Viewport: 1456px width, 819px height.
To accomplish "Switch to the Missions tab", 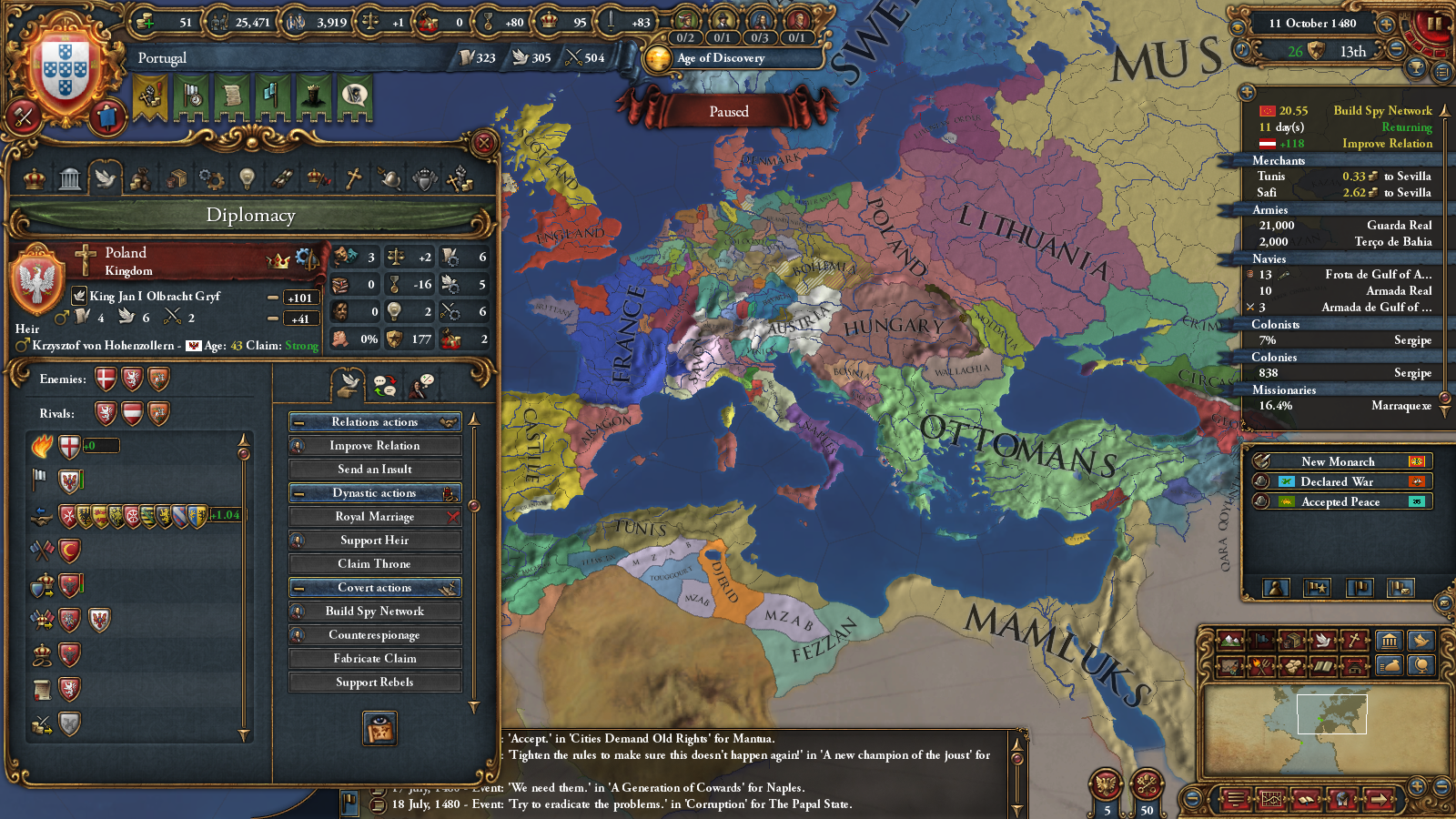I will [x=281, y=178].
